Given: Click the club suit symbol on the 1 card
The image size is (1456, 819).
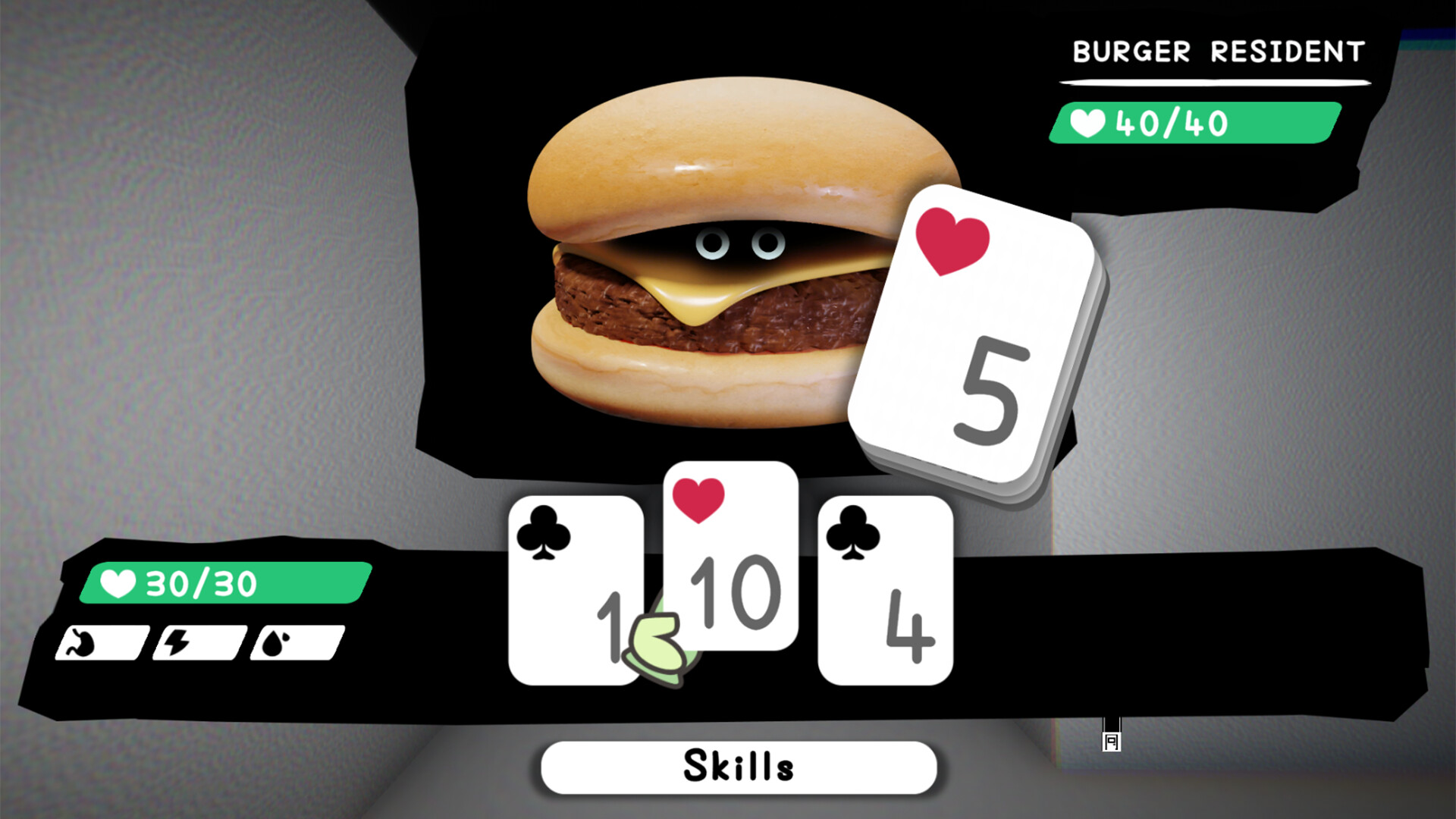Looking at the screenshot, I should click(543, 531).
